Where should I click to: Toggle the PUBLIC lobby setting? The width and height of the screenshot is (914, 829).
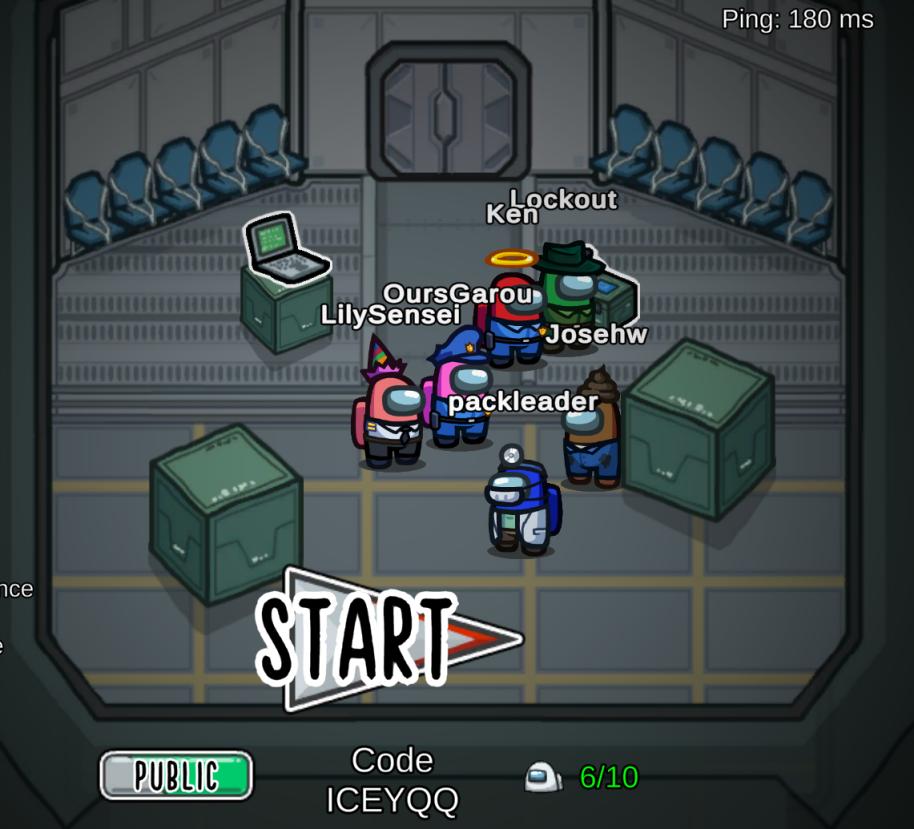176,775
